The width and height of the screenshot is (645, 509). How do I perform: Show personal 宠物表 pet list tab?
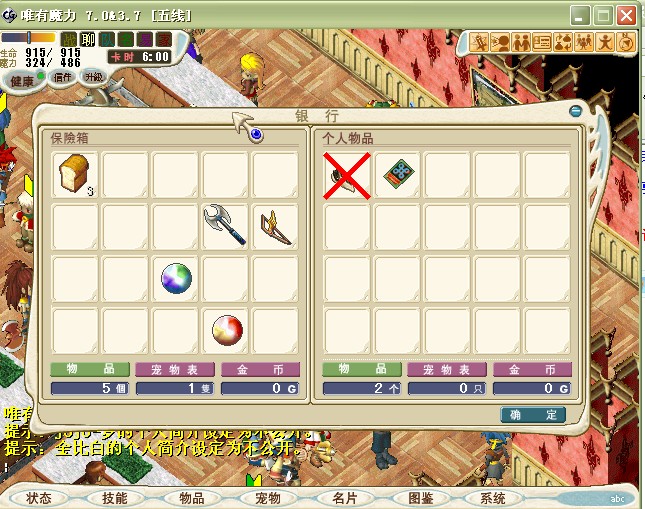coord(446,369)
